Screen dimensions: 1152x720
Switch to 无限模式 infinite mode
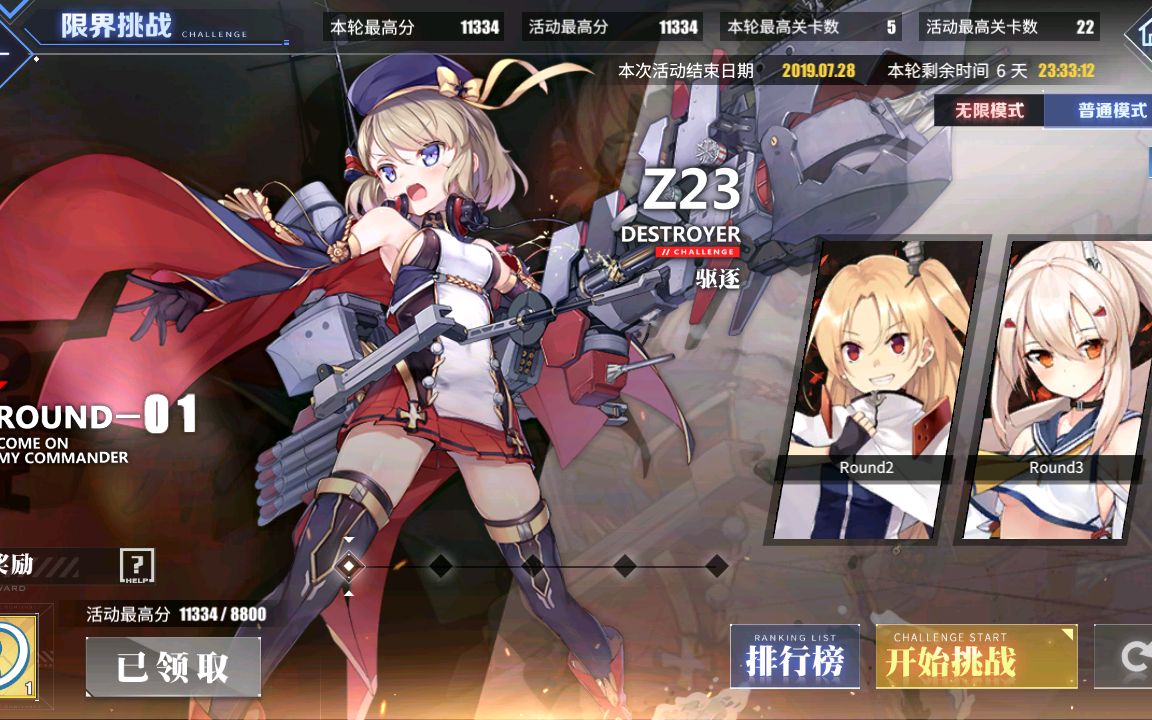(x=989, y=110)
